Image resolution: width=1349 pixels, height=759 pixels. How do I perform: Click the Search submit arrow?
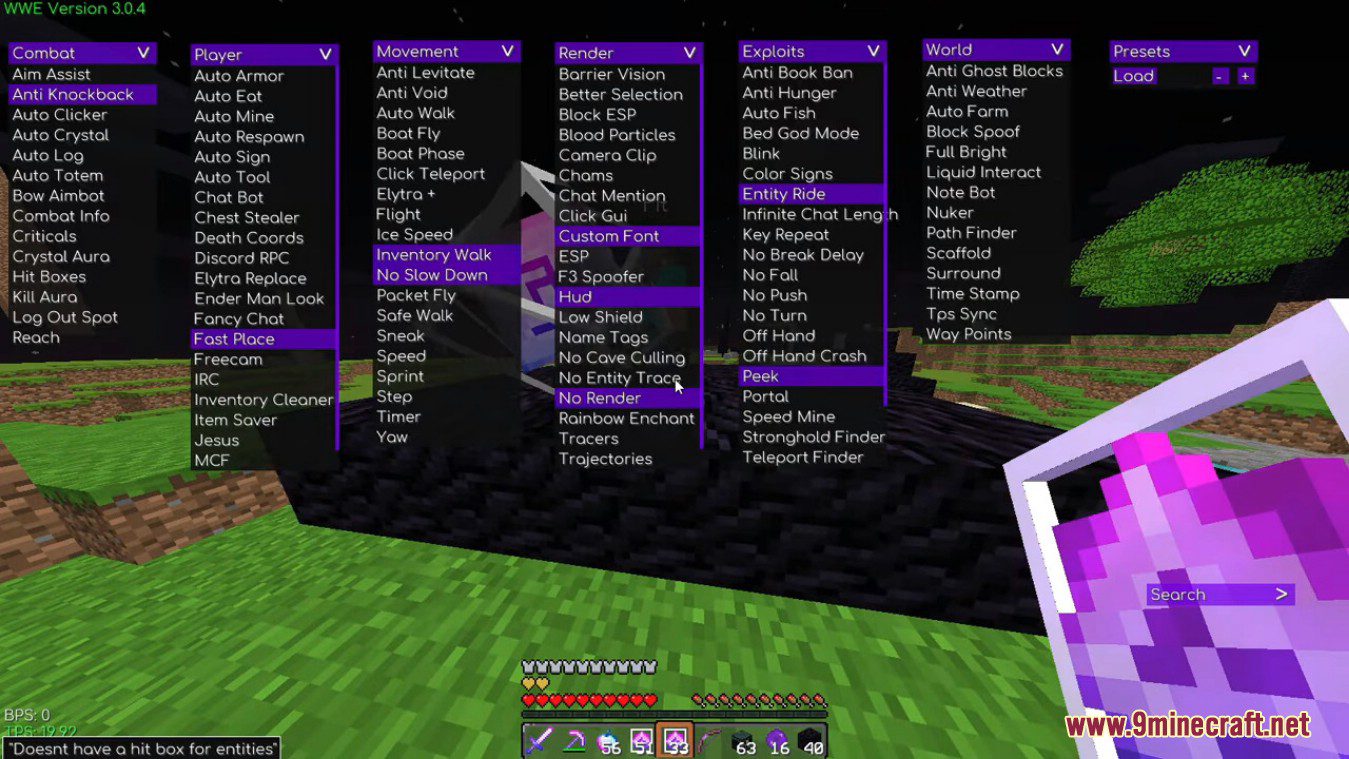pos(1281,594)
